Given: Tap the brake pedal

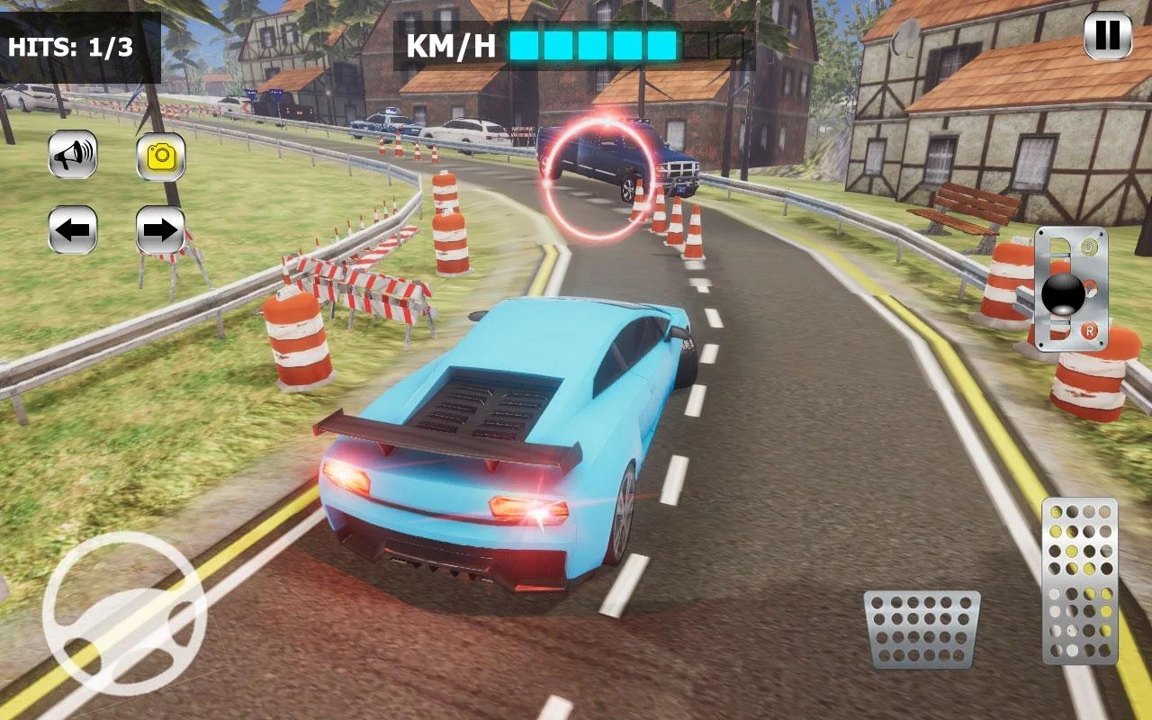Looking at the screenshot, I should point(922,629).
